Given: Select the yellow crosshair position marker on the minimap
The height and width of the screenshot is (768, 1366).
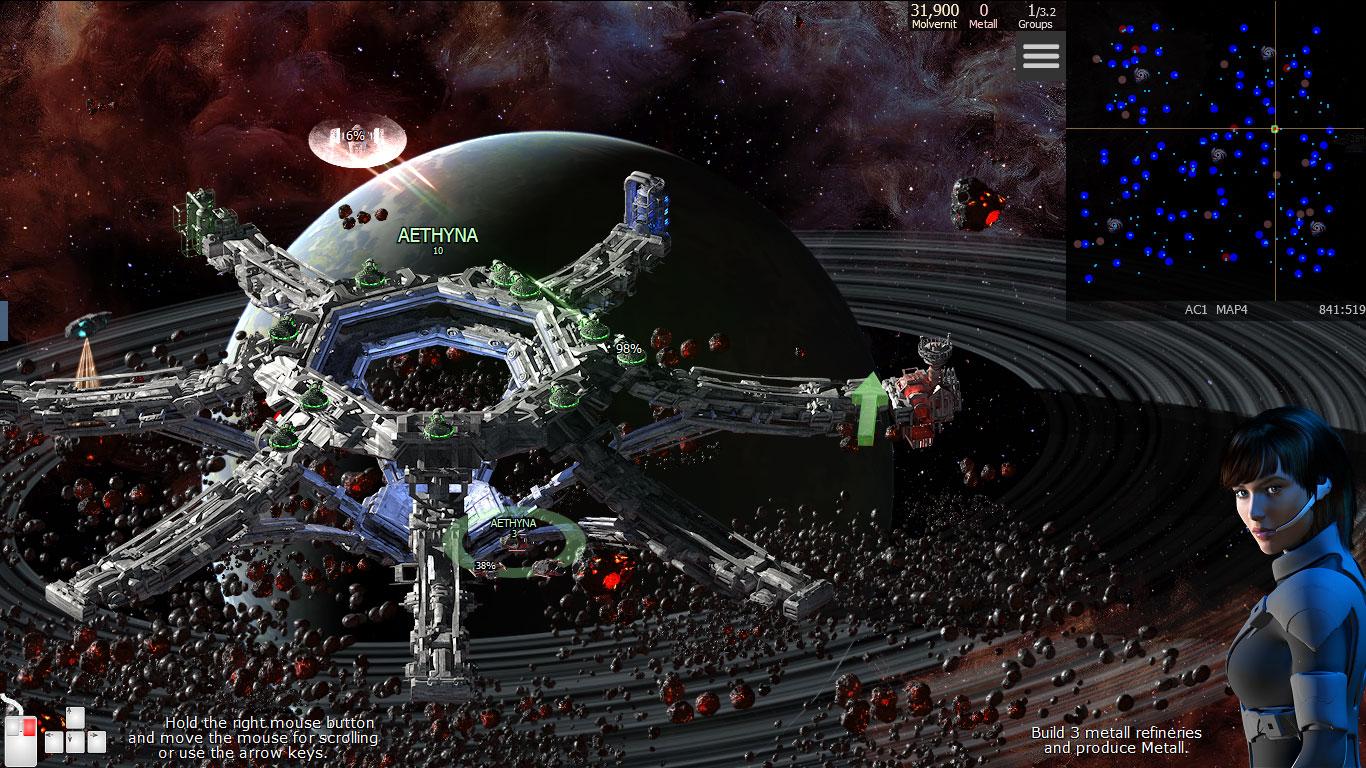Looking at the screenshot, I should click(1275, 128).
